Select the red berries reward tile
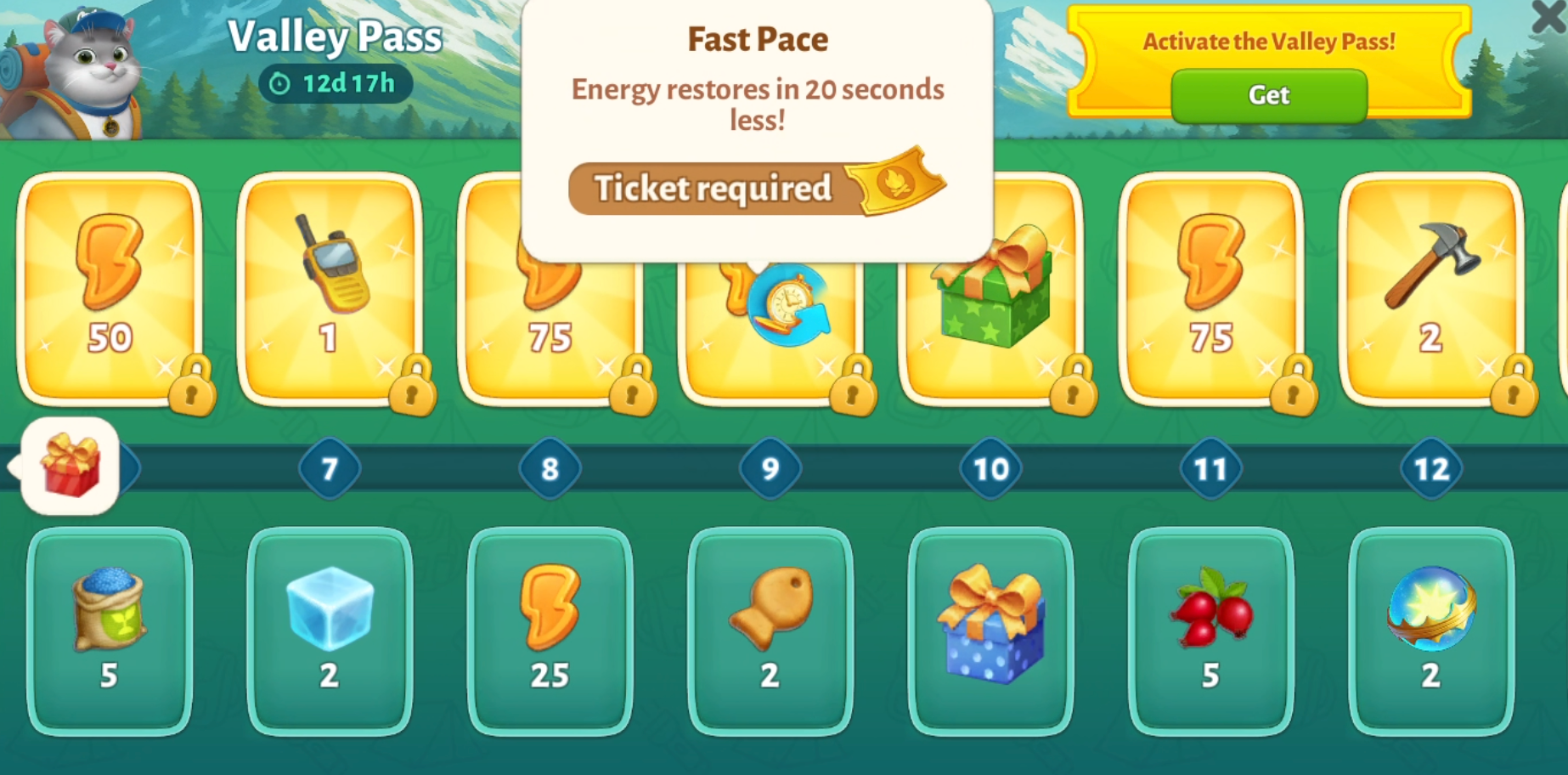Screen dimensions: 1568x775 point(1210,631)
